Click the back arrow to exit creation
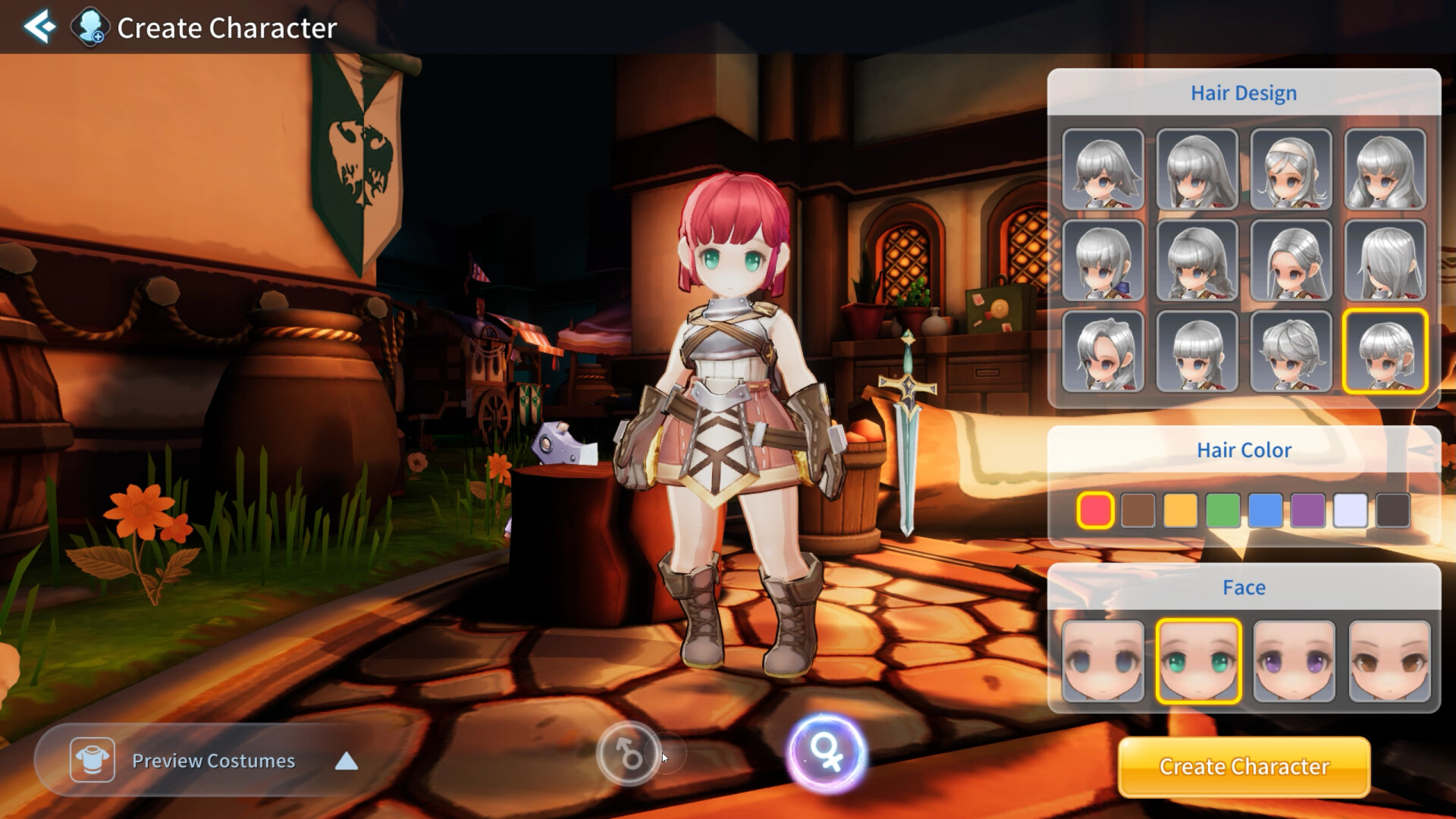 (42, 27)
